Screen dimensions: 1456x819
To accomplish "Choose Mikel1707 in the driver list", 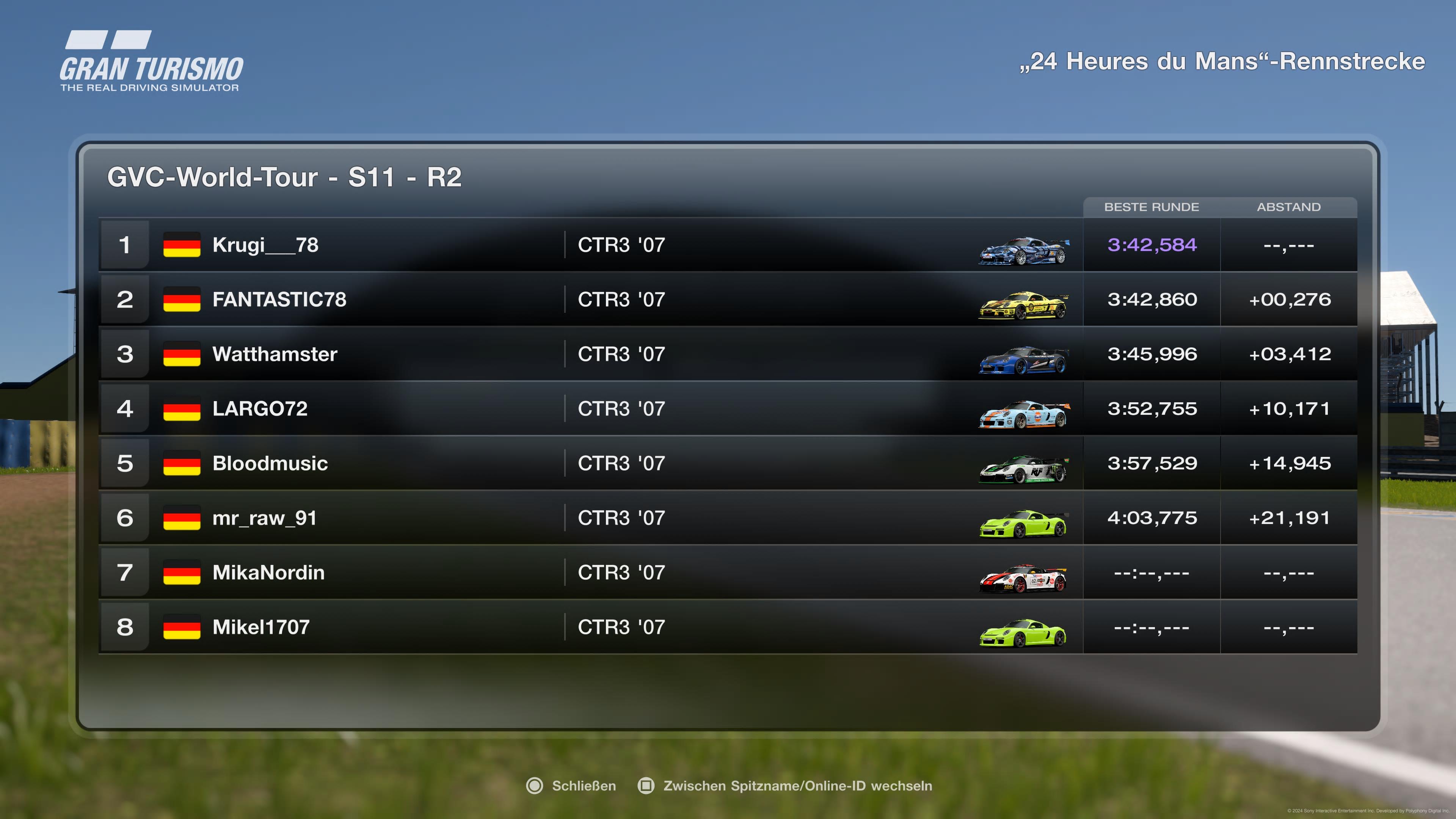I will (x=260, y=628).
